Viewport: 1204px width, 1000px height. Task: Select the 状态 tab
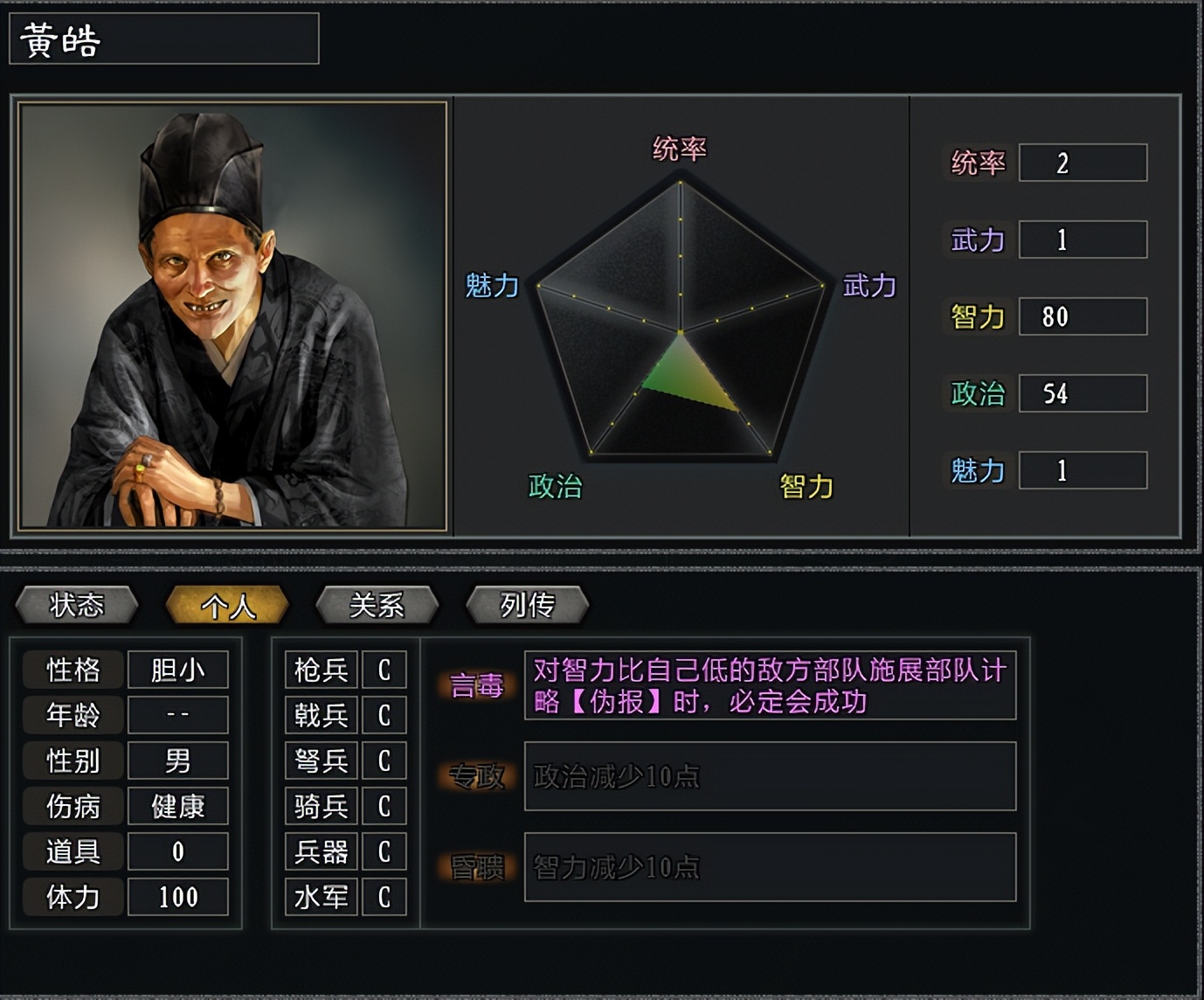click(x=77, y=604)
